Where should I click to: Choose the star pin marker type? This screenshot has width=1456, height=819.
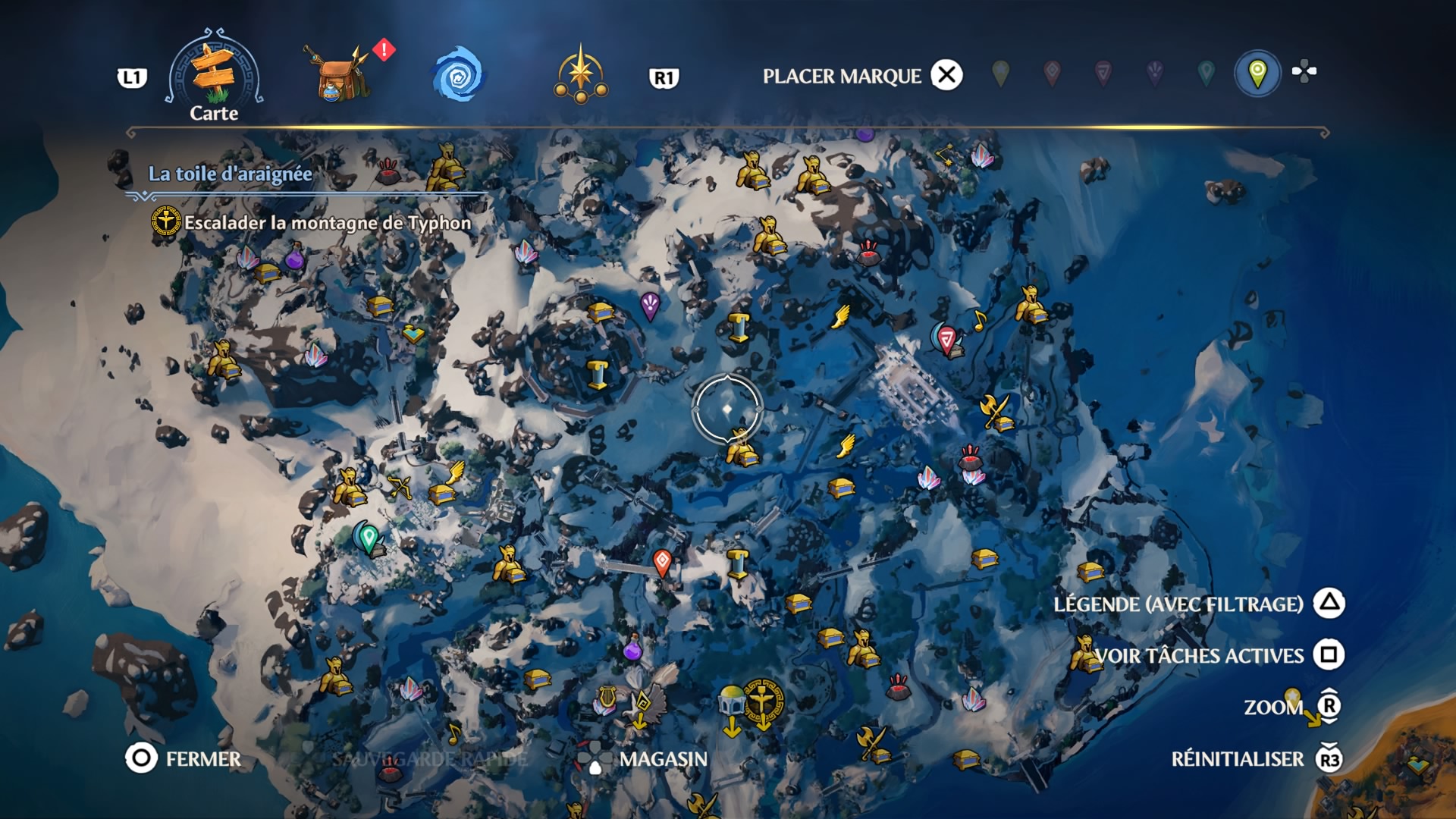click(x=1001, y=74)
